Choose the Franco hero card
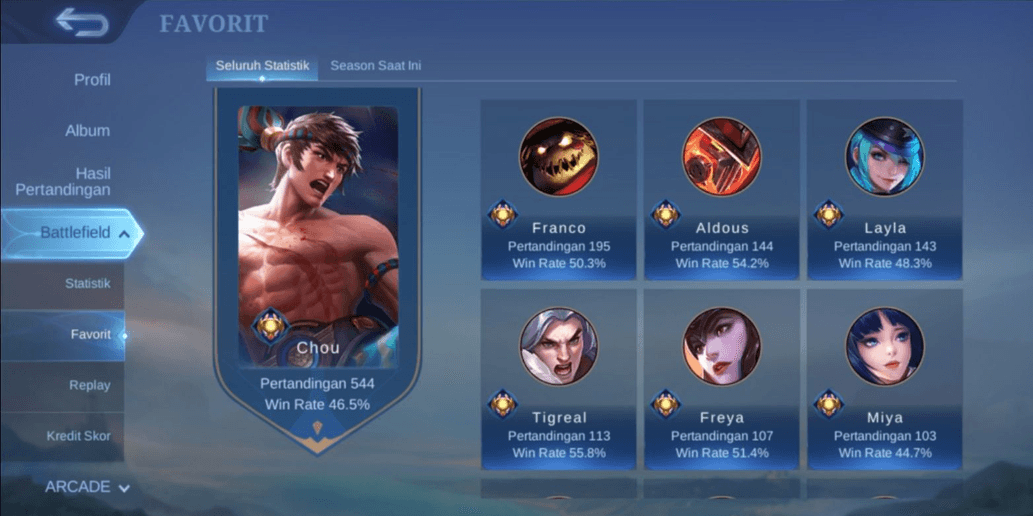The width and height of the screenshot is (1033, 516). tap(558, 190)
